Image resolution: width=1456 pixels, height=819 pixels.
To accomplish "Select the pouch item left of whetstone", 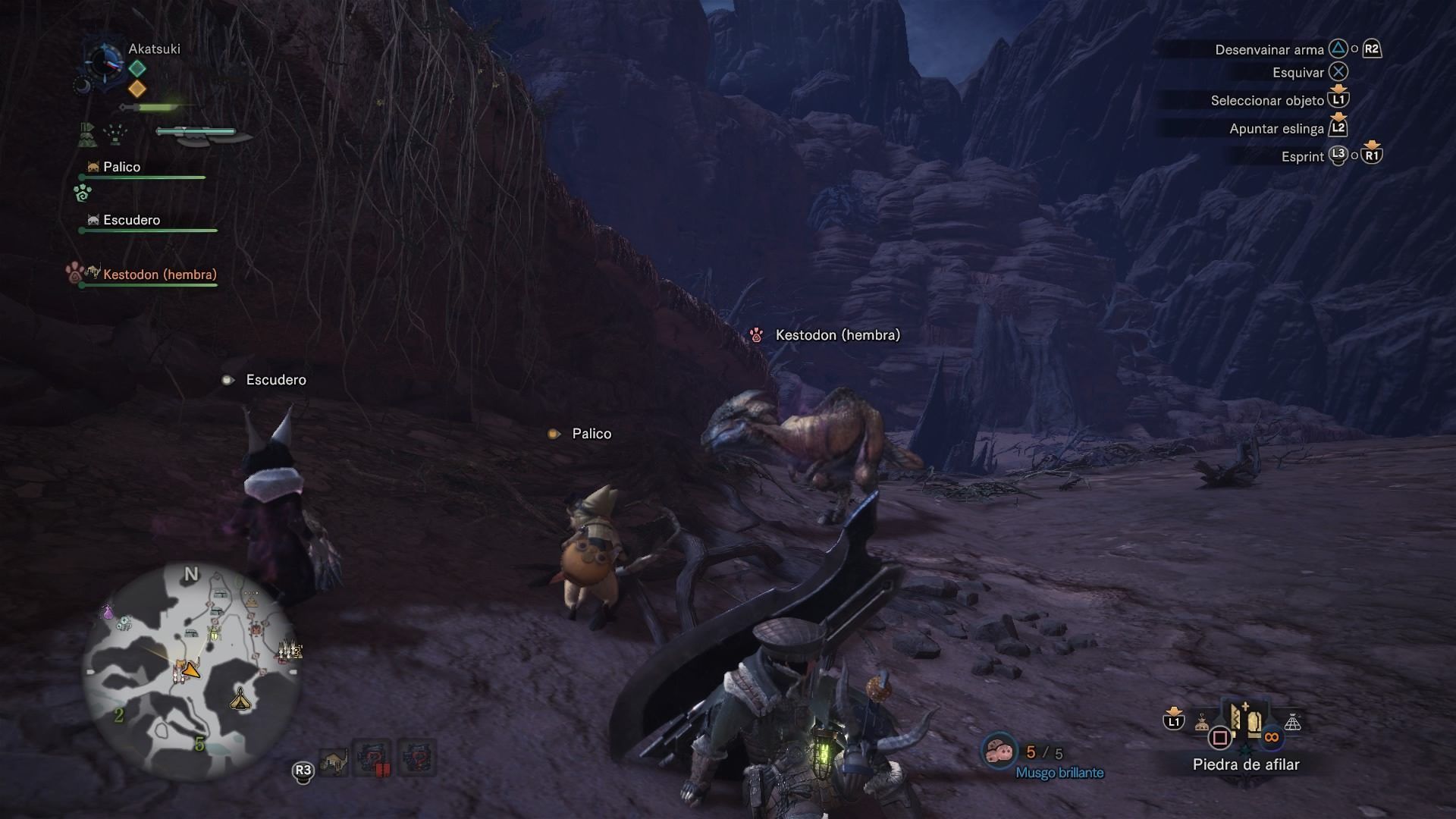I will (1202, 723).
